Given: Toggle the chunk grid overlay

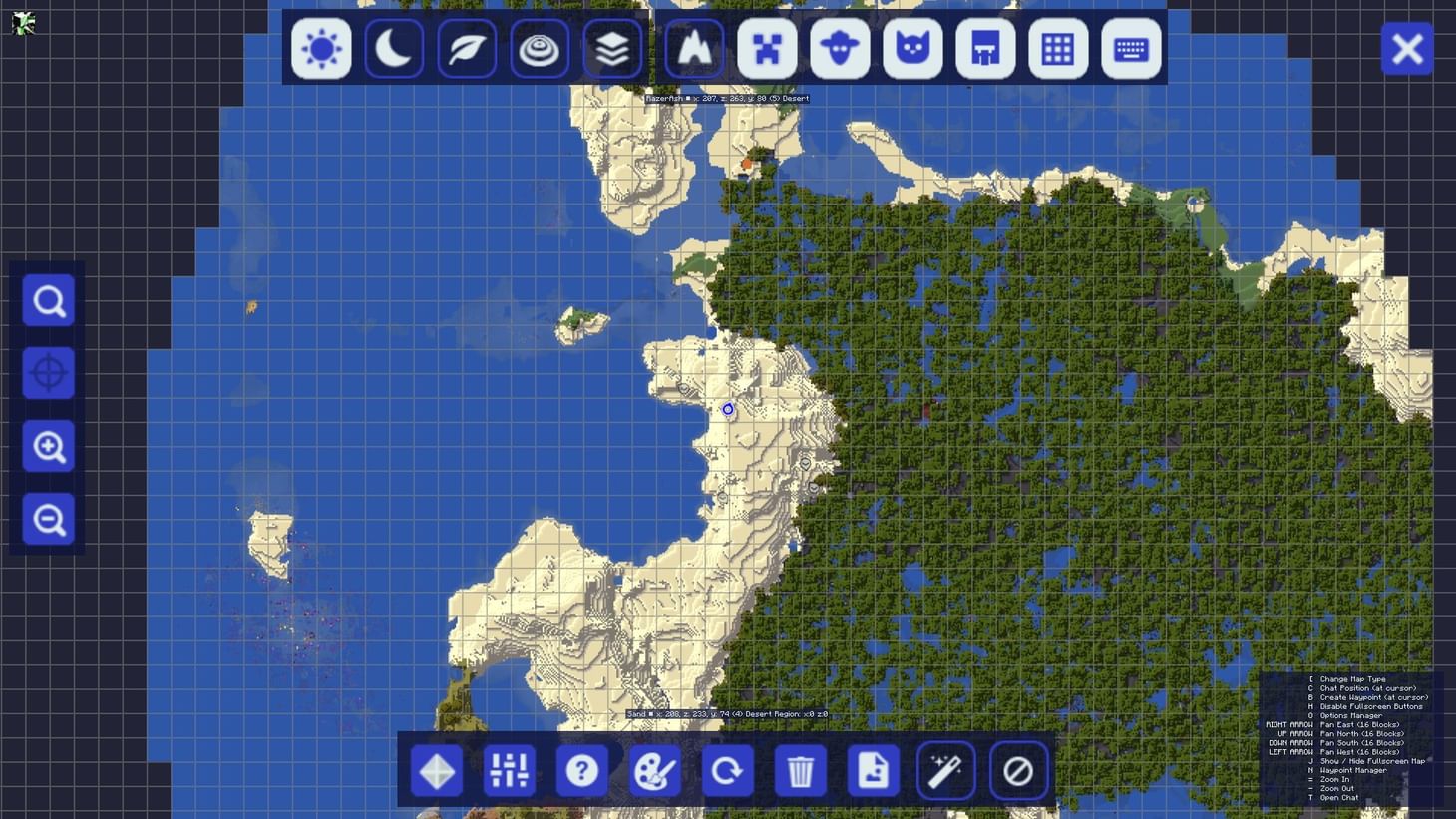Looking at the screenshot, I should click(1057, 49).
